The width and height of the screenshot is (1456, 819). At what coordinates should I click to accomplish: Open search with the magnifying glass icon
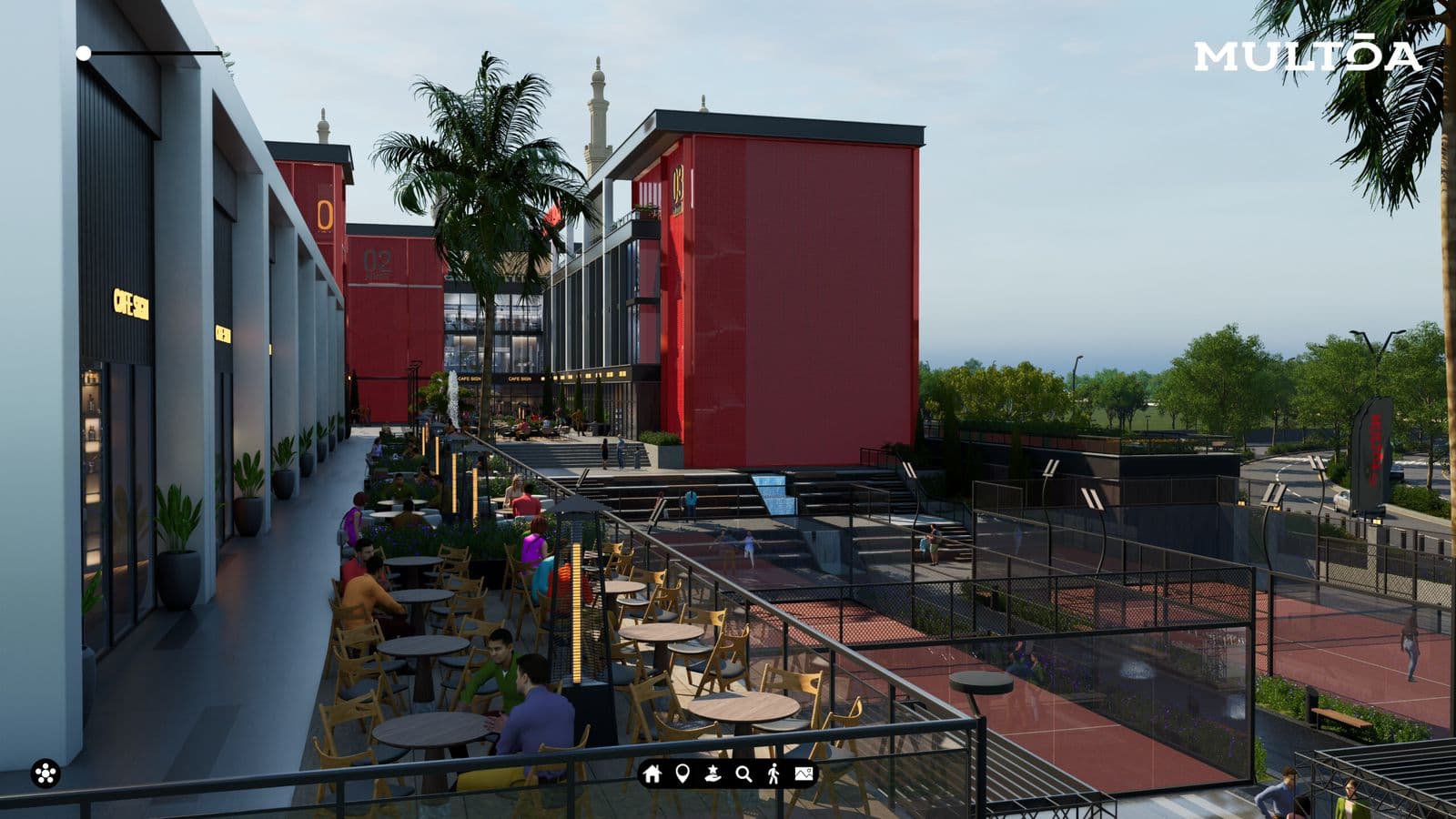click(743, 773)
